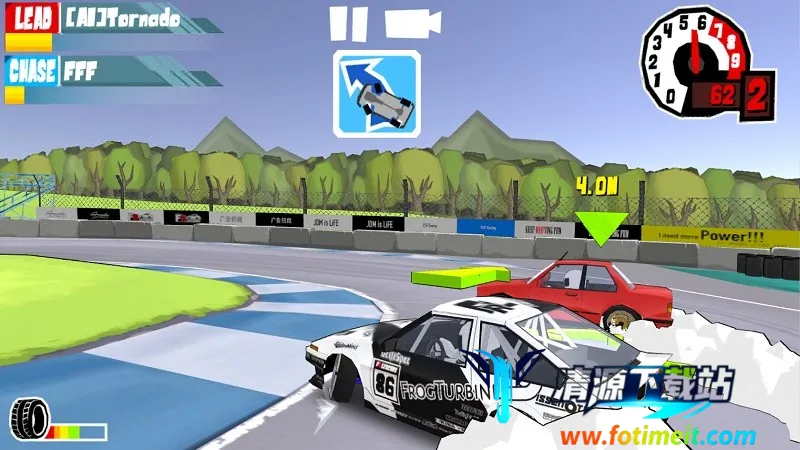Pause the drift race
The height and width of the screenshot is (450, 800).
pyautogui.click(x=346, y=24)
